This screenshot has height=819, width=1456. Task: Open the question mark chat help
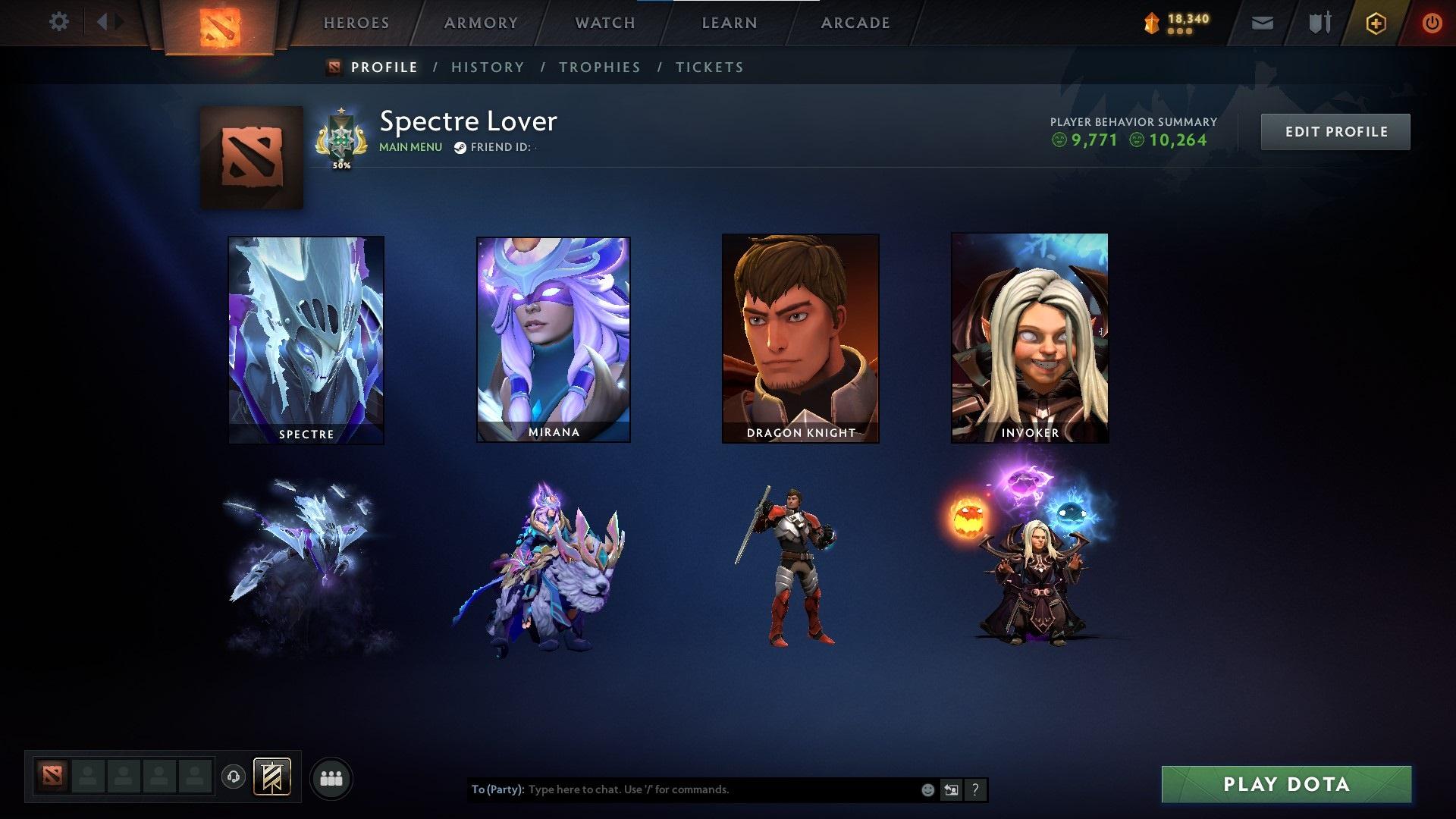pos(975,789)
